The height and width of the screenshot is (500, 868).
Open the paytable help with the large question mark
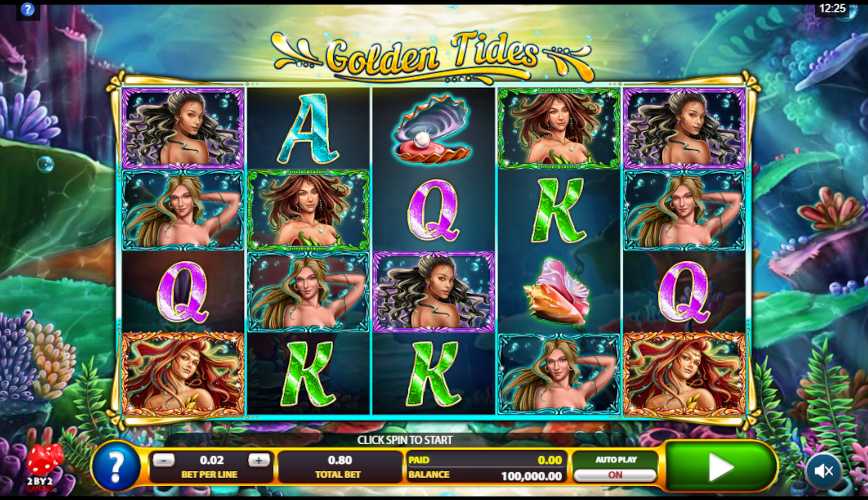tap(116, 467)
